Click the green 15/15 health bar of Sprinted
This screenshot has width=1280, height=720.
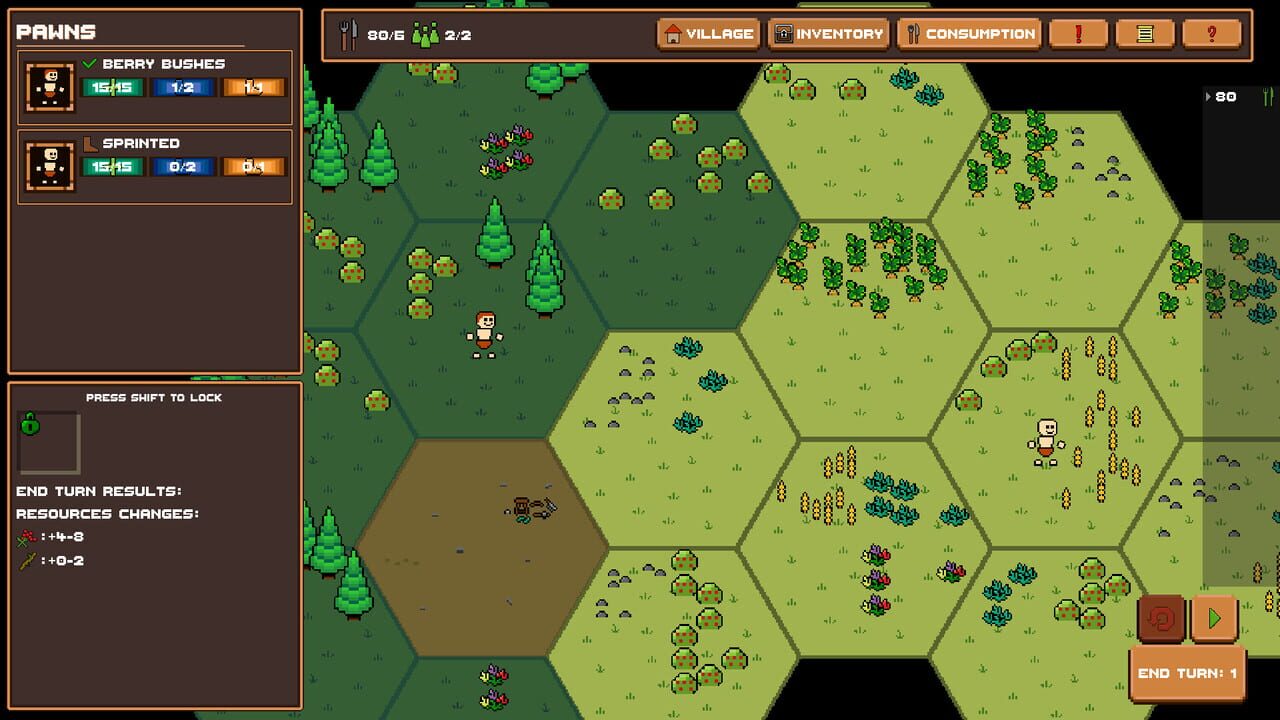[113, 166]
